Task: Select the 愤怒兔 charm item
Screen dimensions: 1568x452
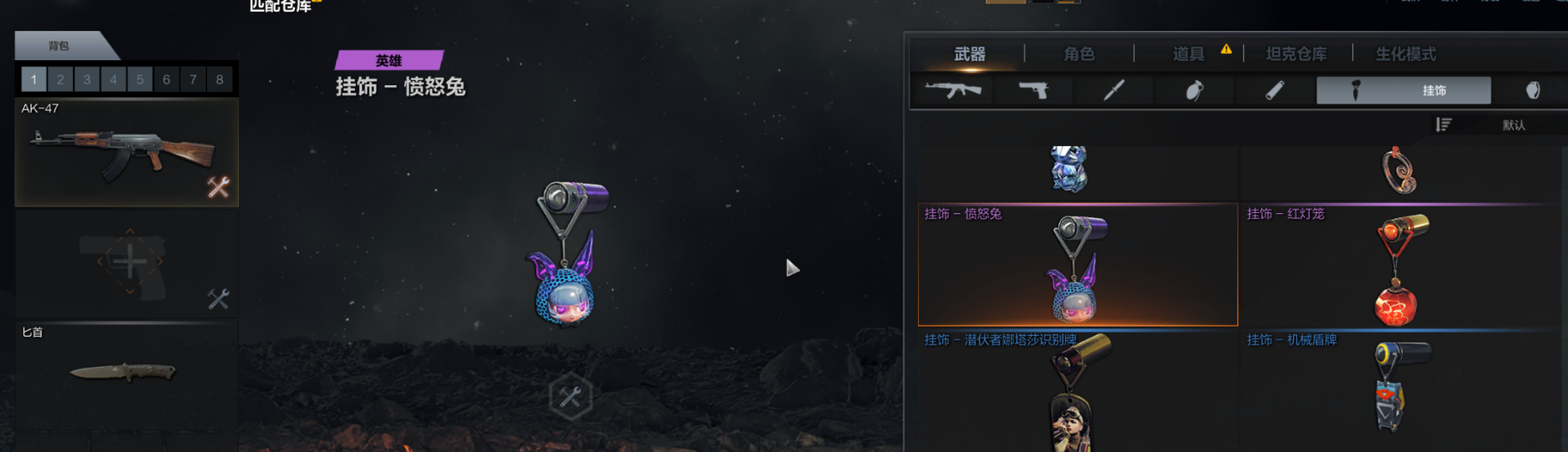Action: (x=1078, y=265)
